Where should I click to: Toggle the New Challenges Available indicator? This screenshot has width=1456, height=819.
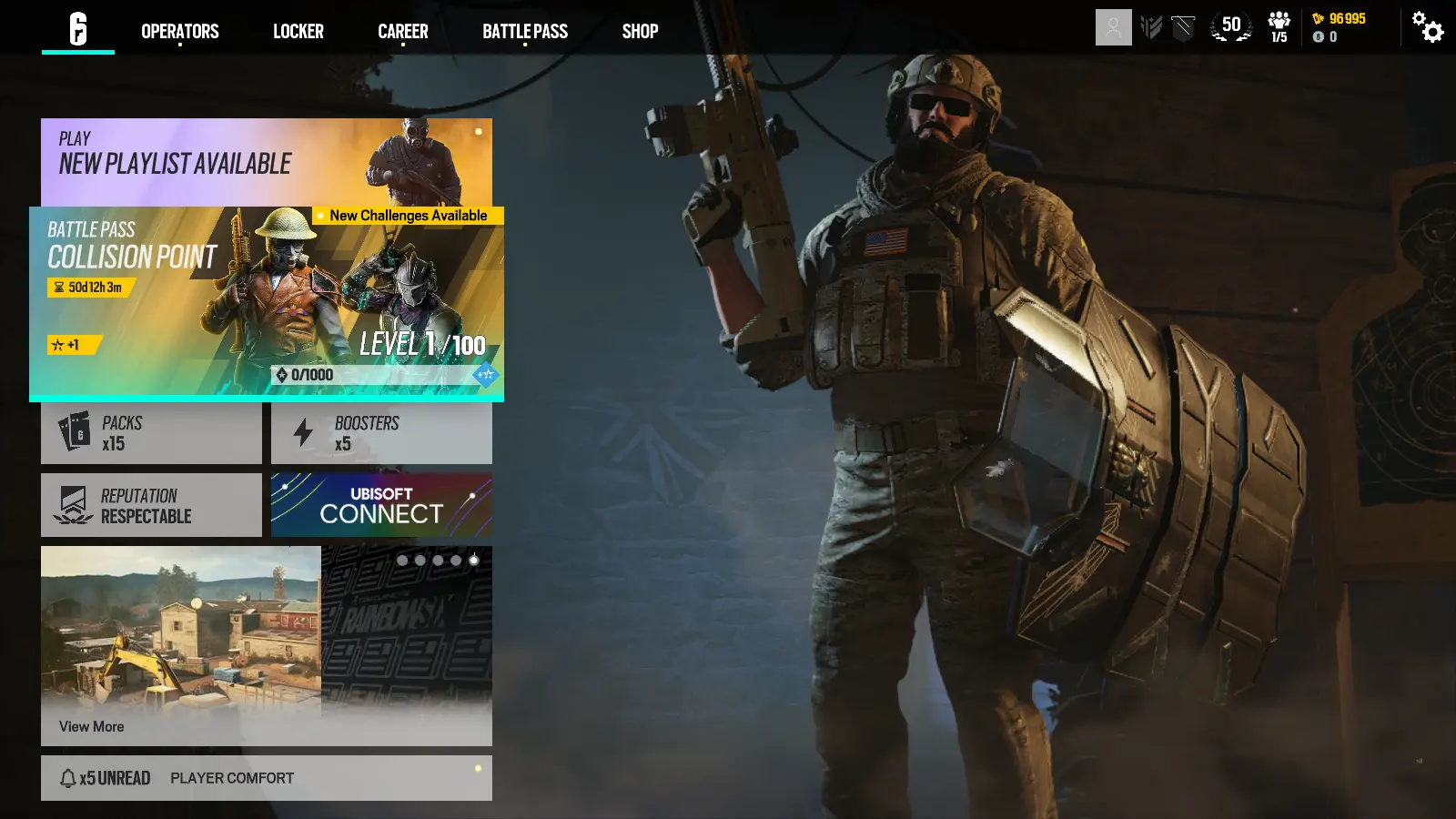click(409, 216)
